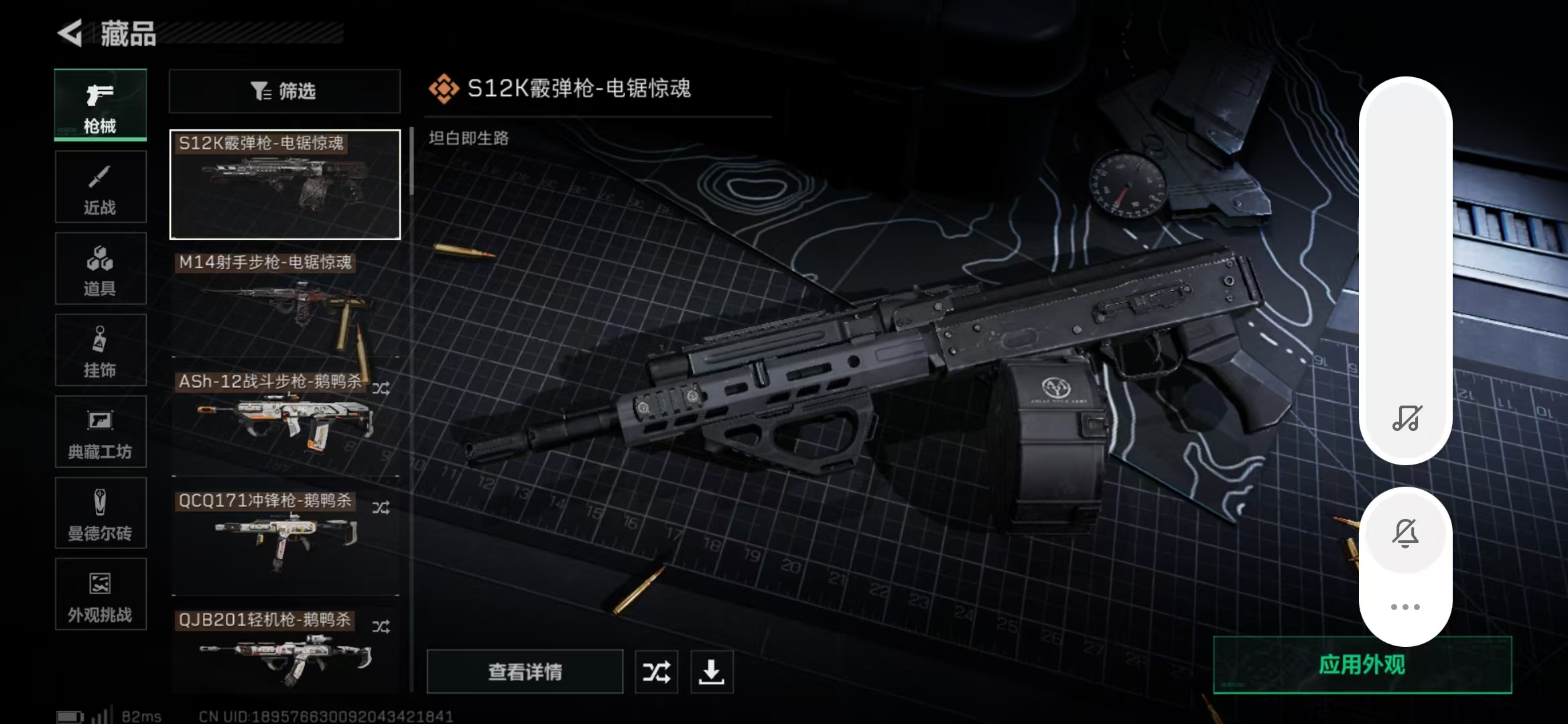
Task: Switch to the 道具 items category
Action: 99,268
